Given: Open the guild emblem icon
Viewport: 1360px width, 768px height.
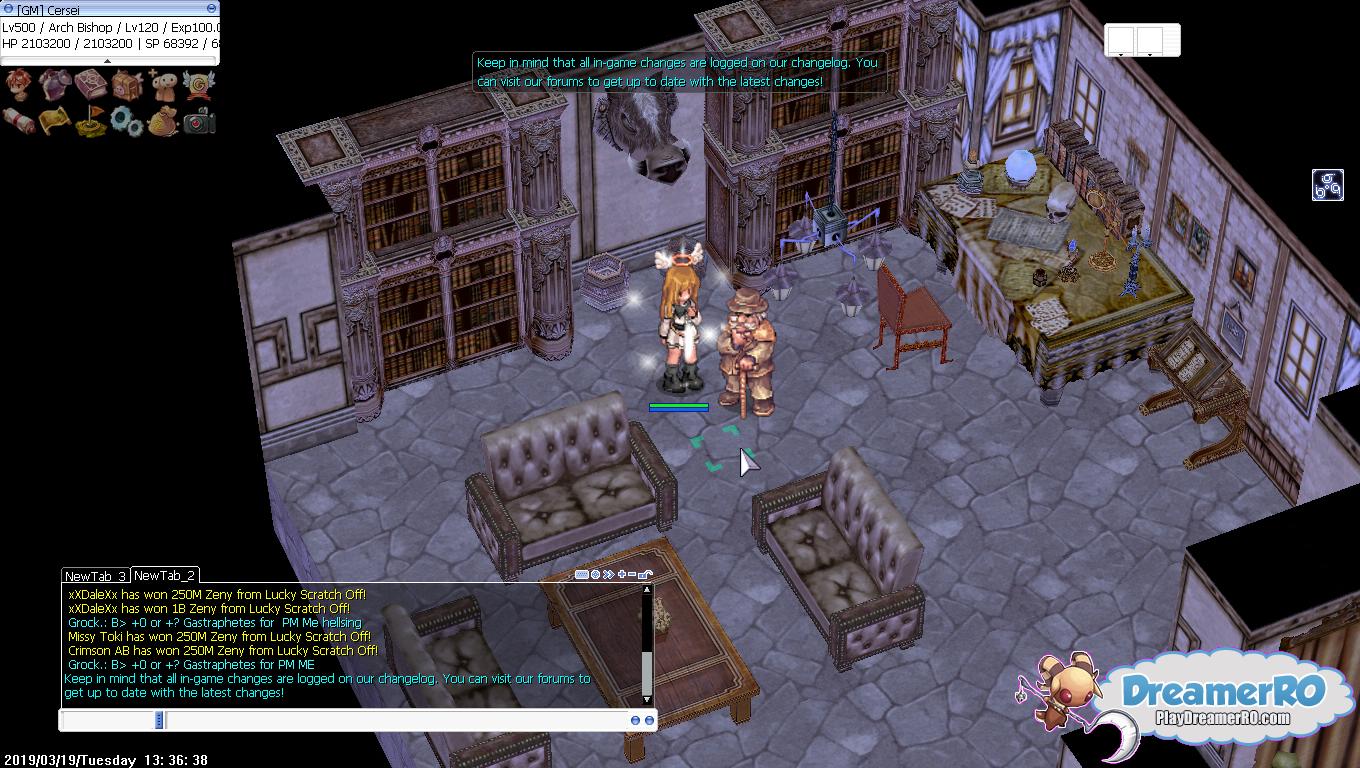Looking at the screenshot, I should (199, 85).
